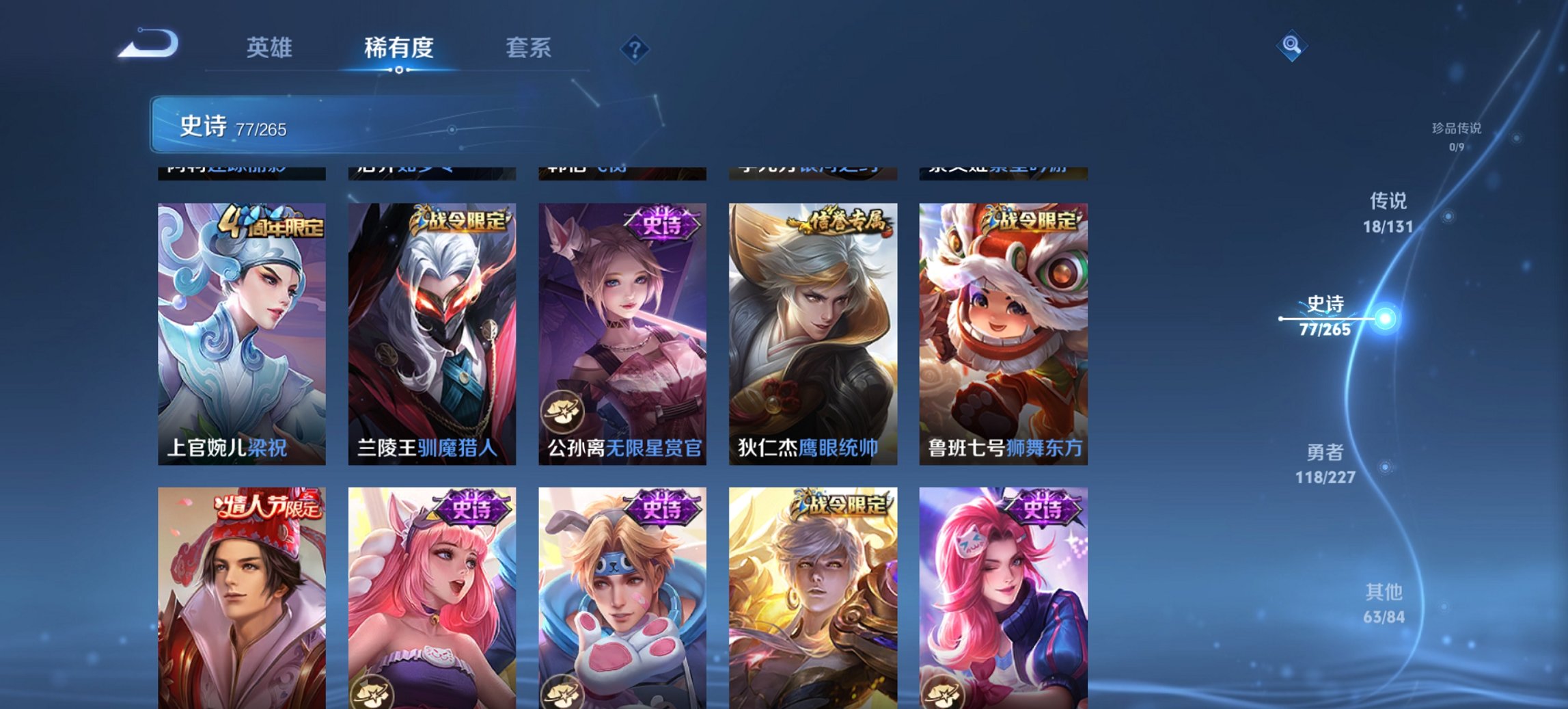
Task: Click the question mark help icon
Action: (634, 48)
